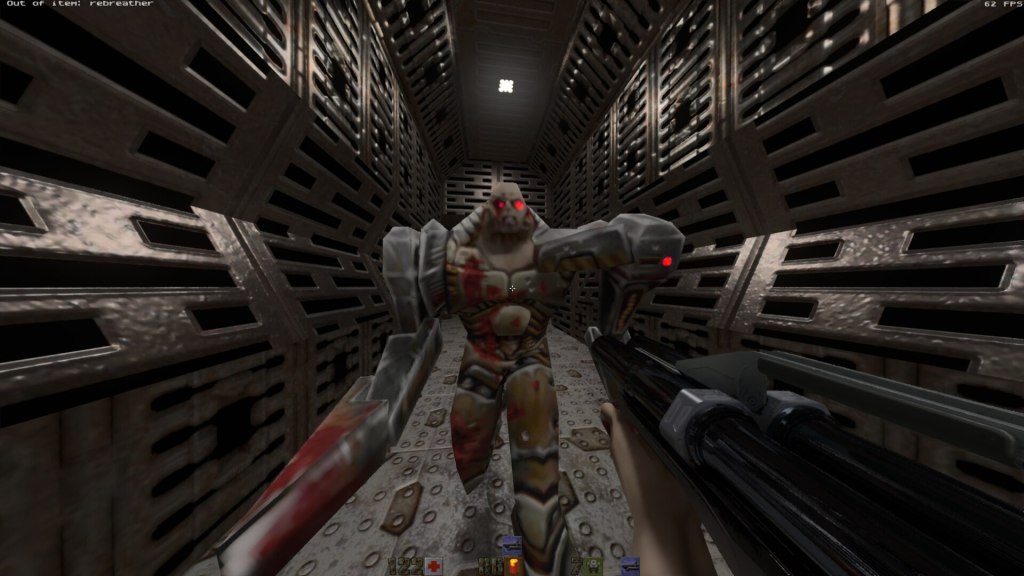
Task: Click the green body armor icon
Action: pyautogui.click(x=593, y=567)
